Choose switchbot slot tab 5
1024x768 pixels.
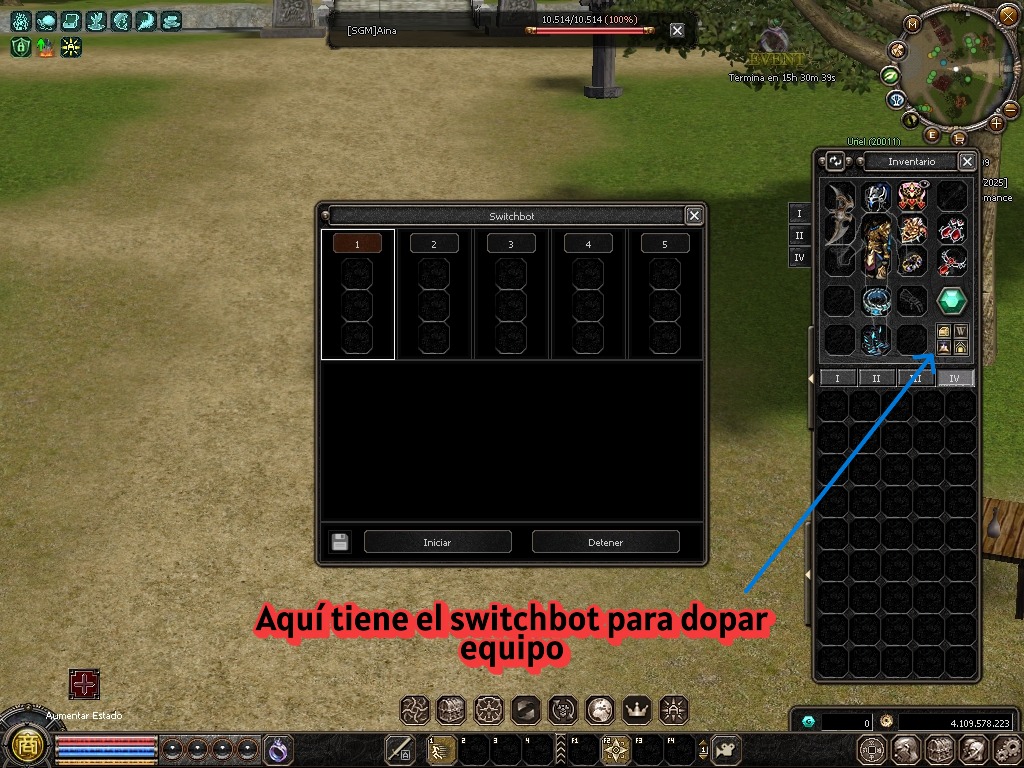[x=665, y=244]
